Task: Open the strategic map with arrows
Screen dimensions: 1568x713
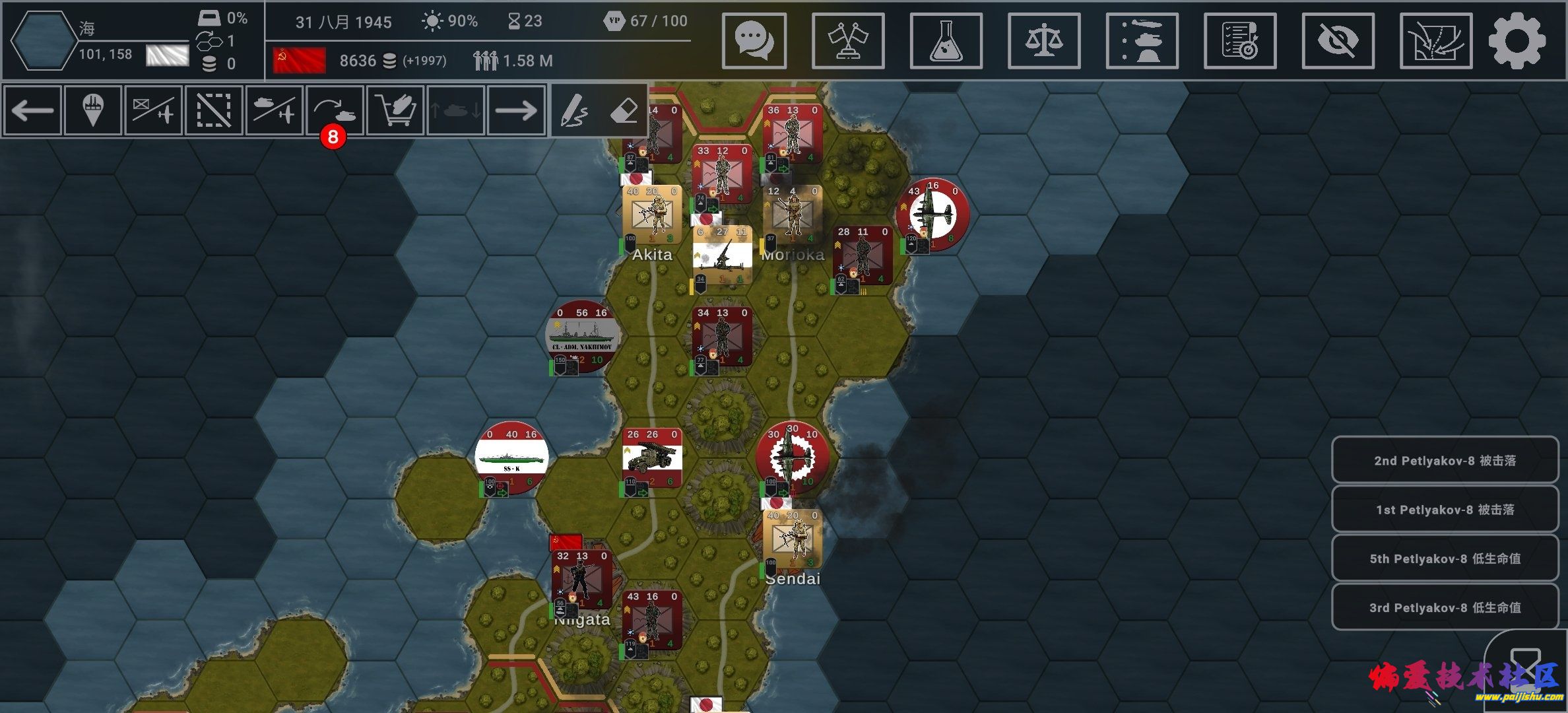Action: point(1435,41)
